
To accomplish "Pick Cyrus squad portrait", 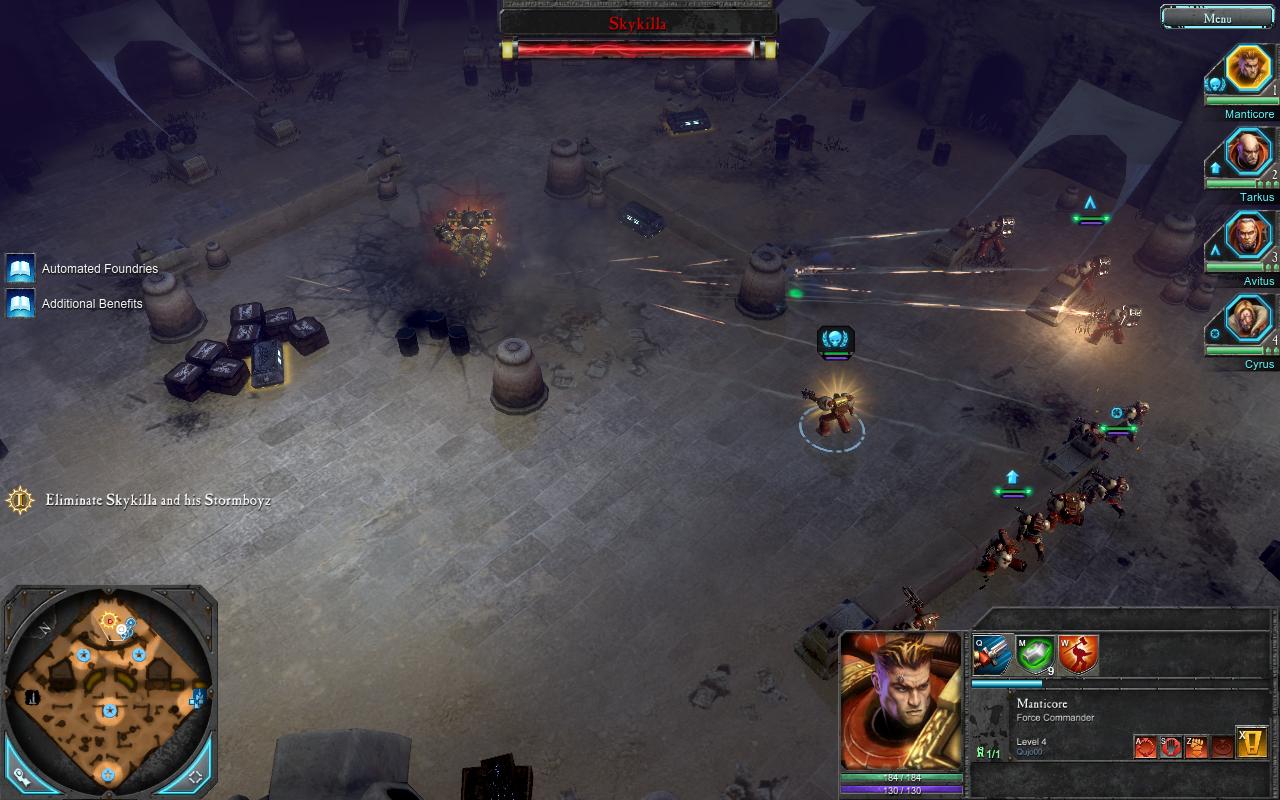I will tap(1248, 321).
